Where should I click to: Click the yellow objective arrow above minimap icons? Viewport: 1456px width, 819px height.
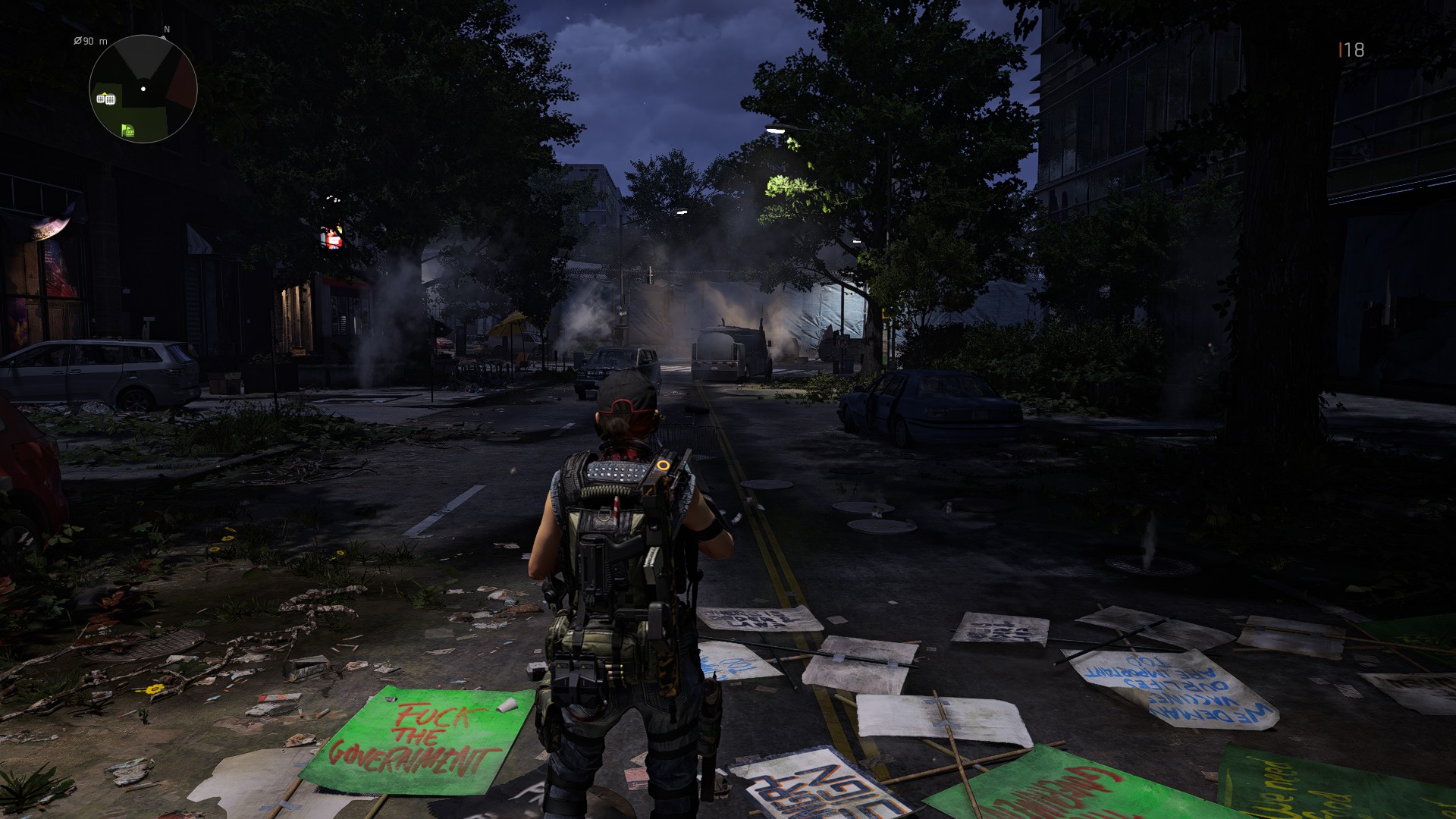pyautogui.click(x=104, y=93)
